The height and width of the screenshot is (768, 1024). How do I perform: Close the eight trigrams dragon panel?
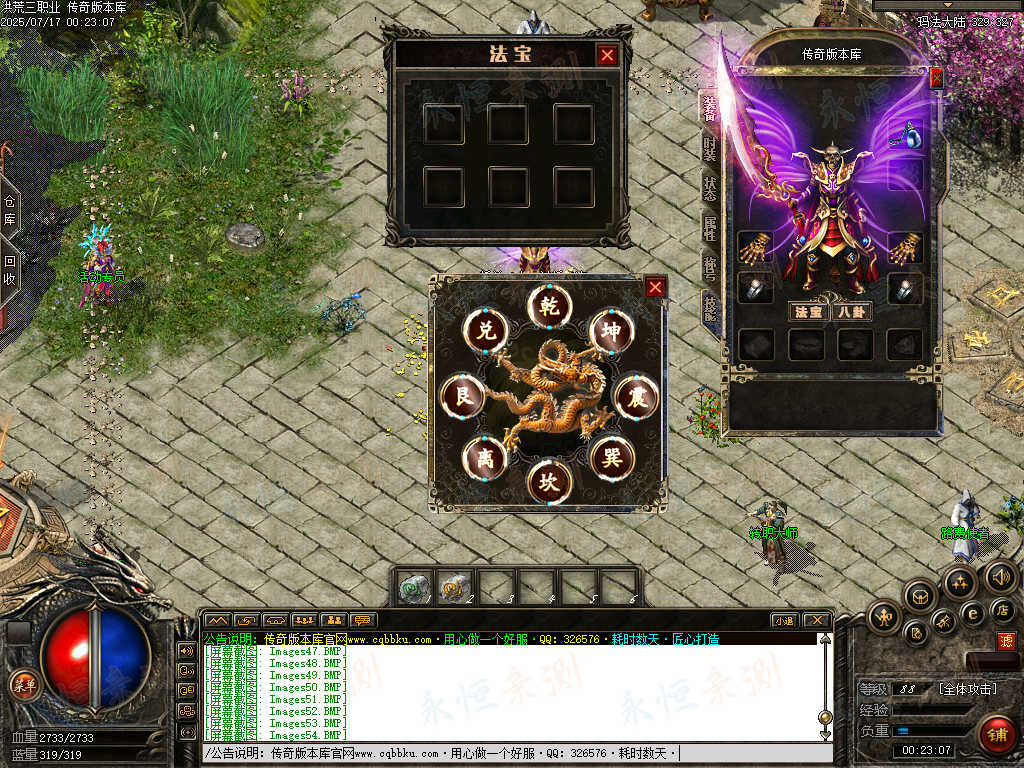[x=655, y=288]
